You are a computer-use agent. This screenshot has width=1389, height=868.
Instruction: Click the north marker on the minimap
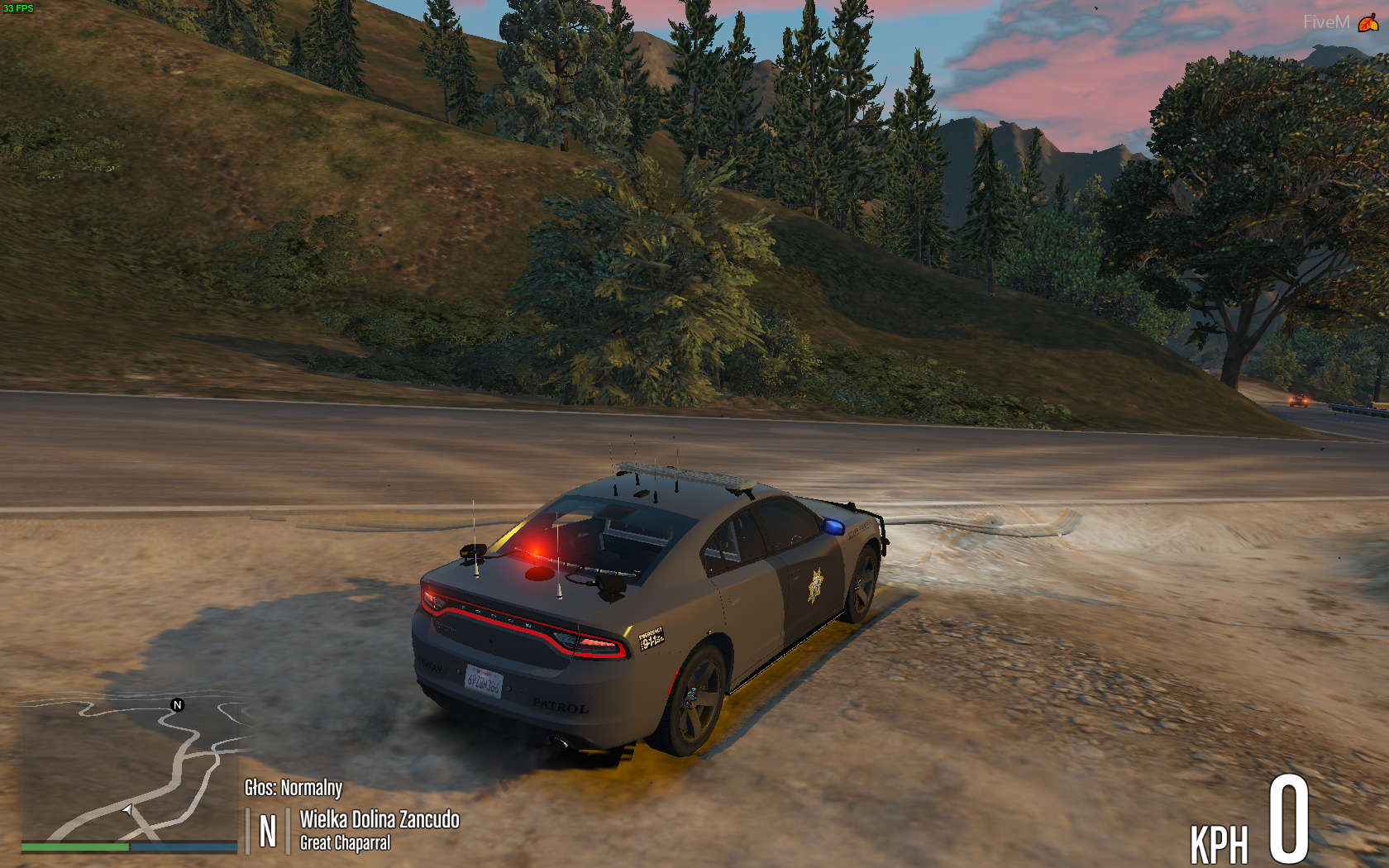tap(177, 705)
